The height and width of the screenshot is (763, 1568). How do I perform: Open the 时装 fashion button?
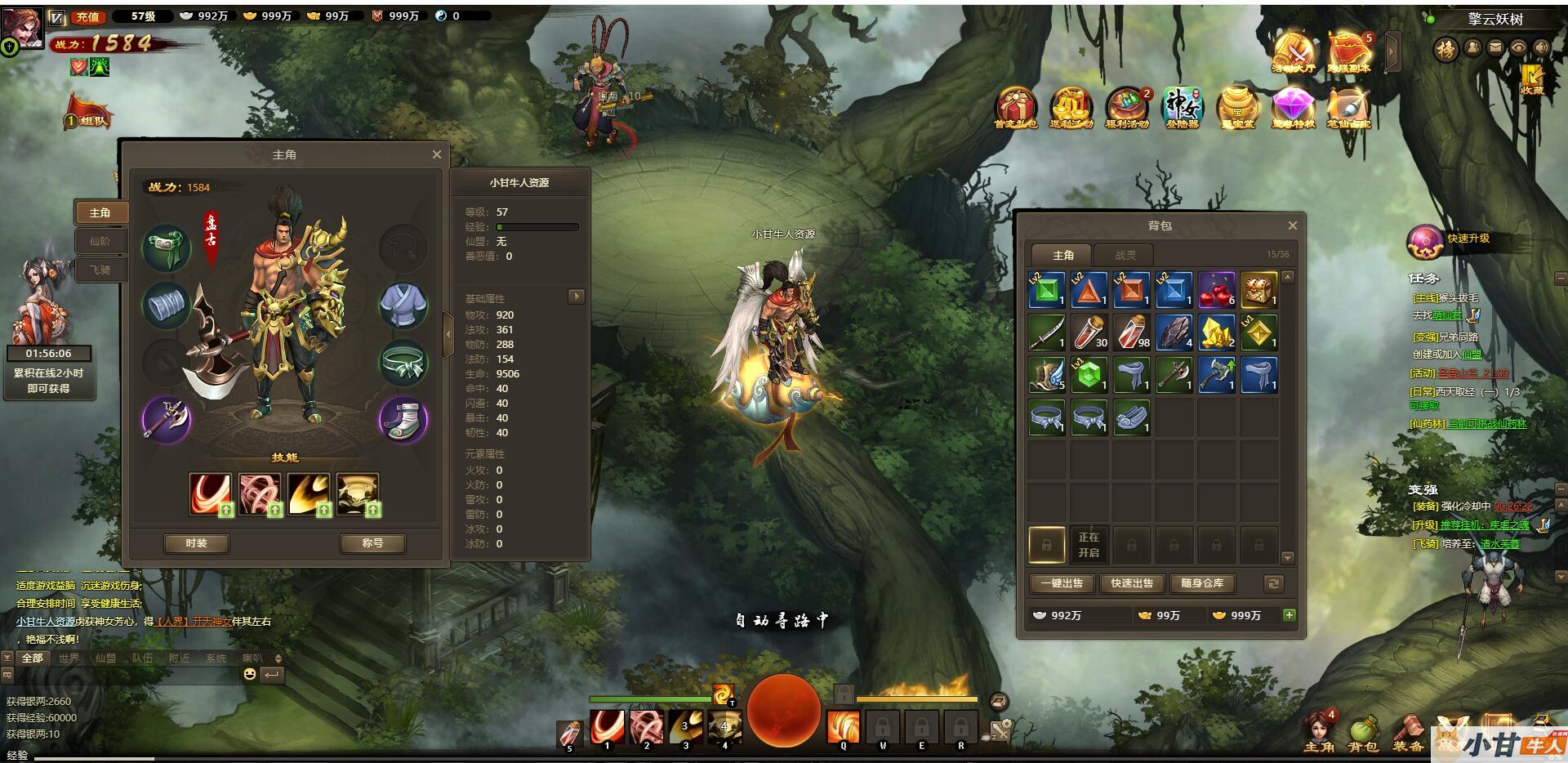(x=196, y=543)
